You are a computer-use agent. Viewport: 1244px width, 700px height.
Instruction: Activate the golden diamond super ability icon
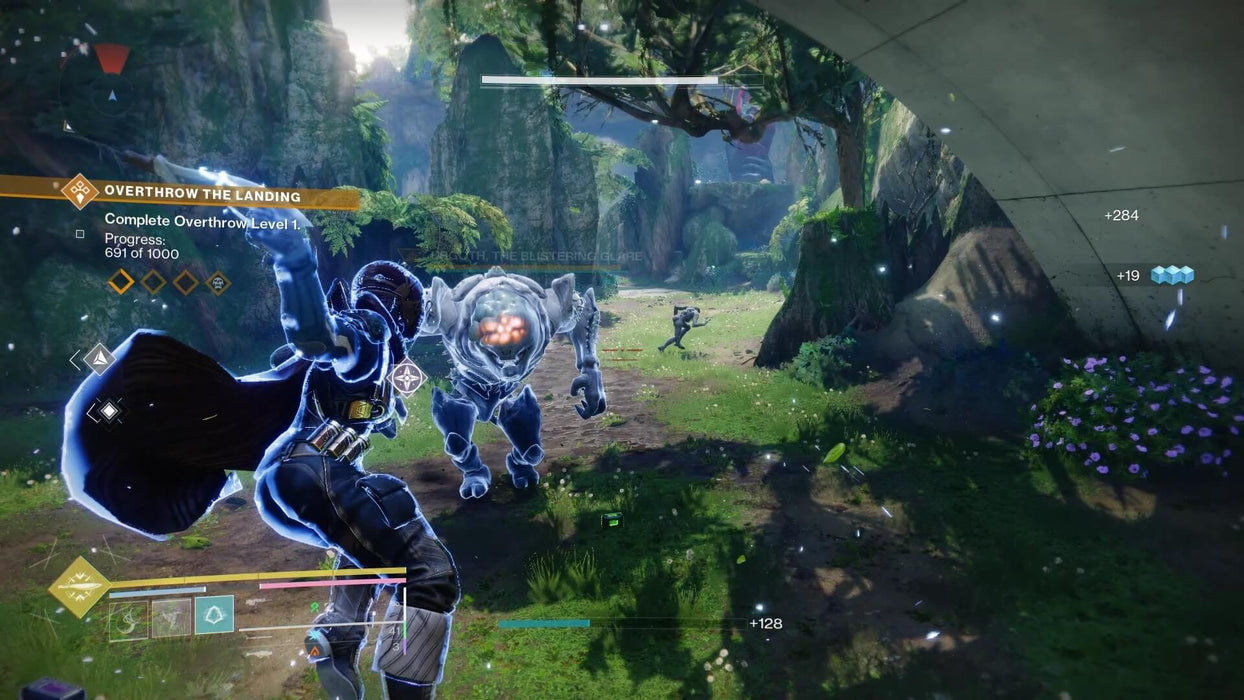(78, 587)
